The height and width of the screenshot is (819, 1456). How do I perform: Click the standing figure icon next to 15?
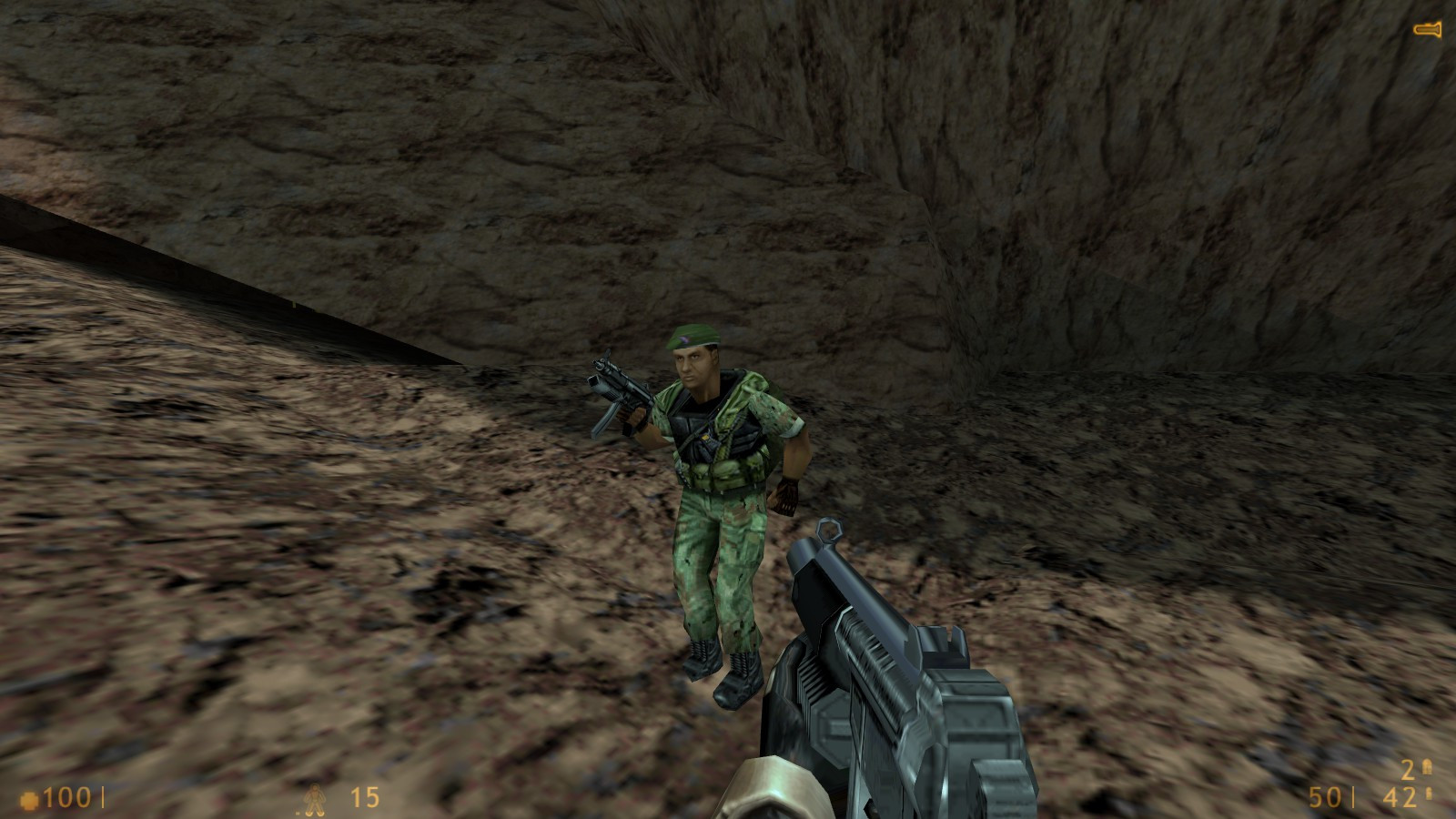[x=316, y=800]
